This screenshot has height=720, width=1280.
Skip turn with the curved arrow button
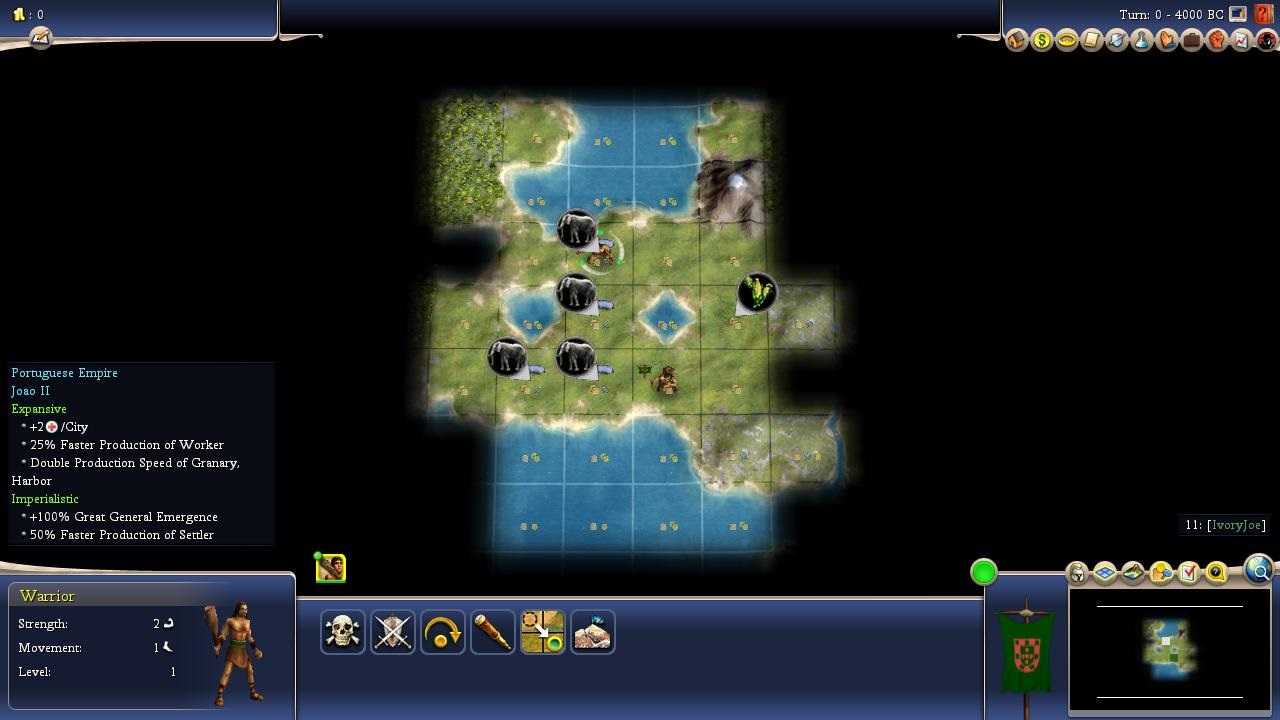[x=443, y=632]
